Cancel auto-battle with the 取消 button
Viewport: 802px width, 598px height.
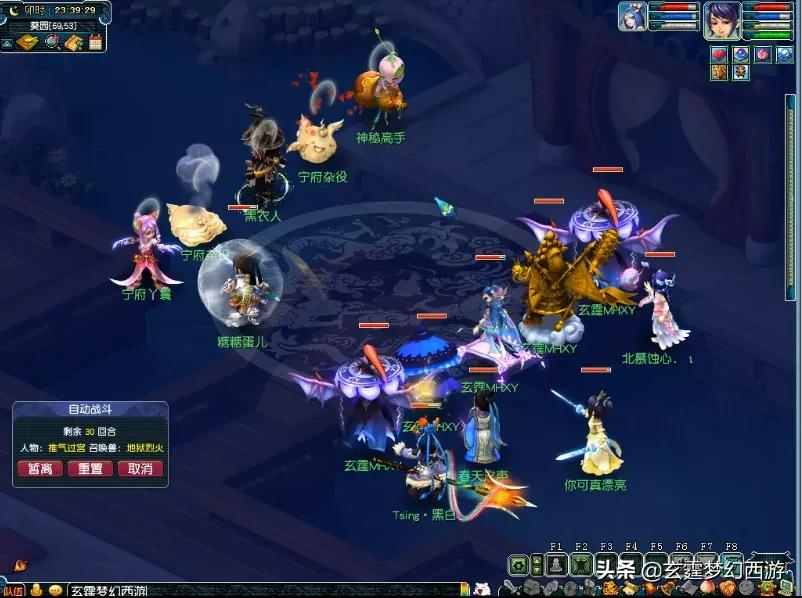pyautogui.click(x=139, y=469)
